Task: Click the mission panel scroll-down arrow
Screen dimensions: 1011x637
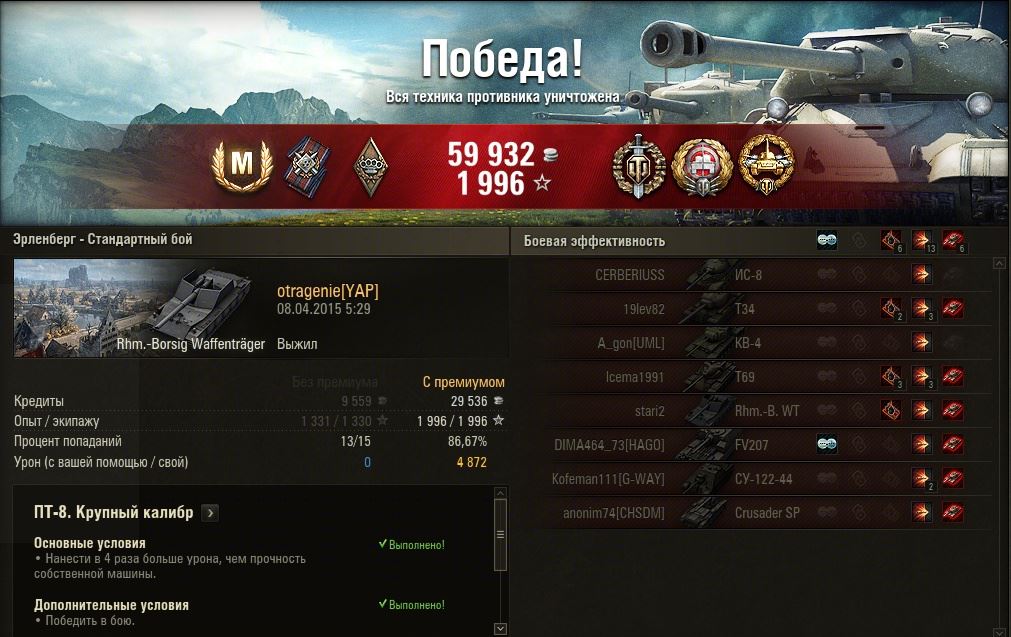Action: 501,628
